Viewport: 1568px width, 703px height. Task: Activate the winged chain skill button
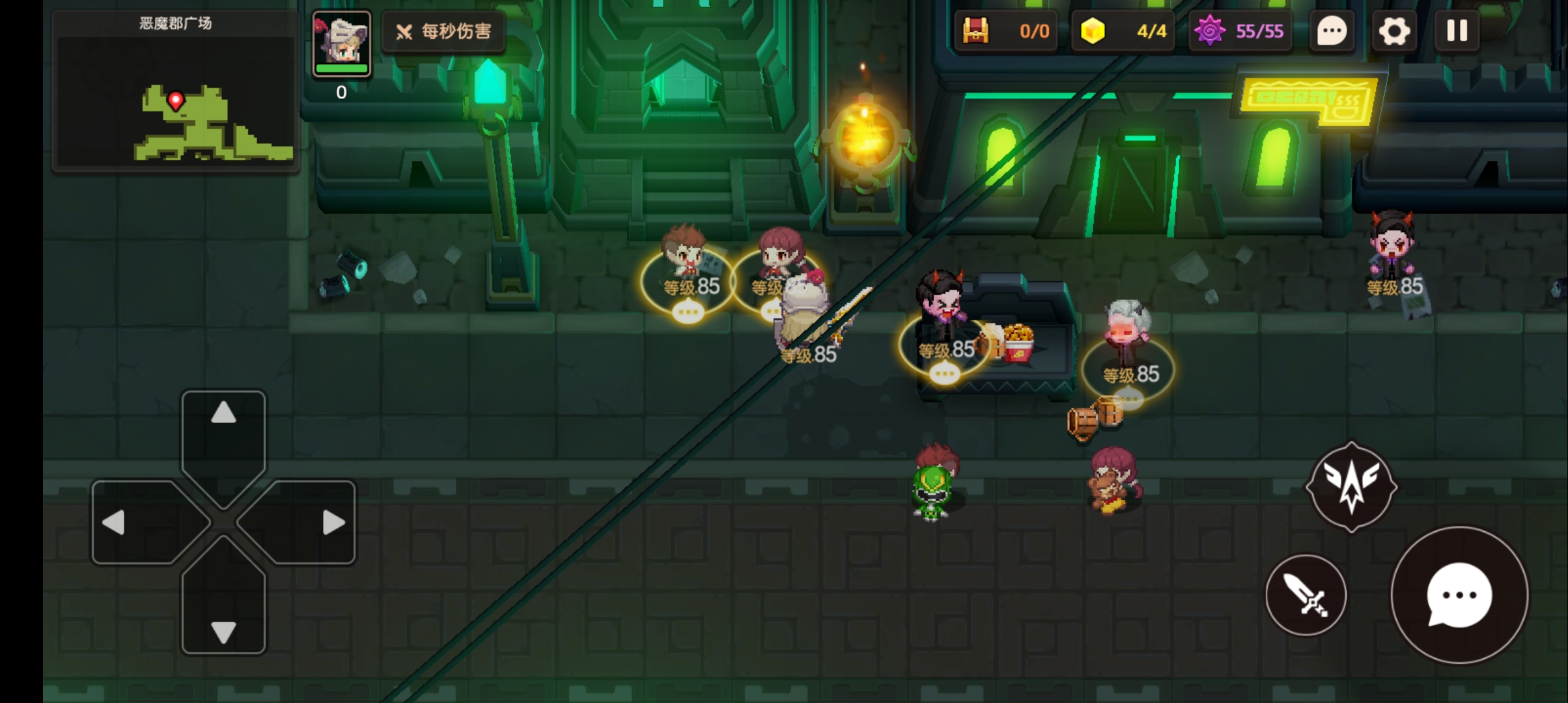click(x=1351, y=487)
